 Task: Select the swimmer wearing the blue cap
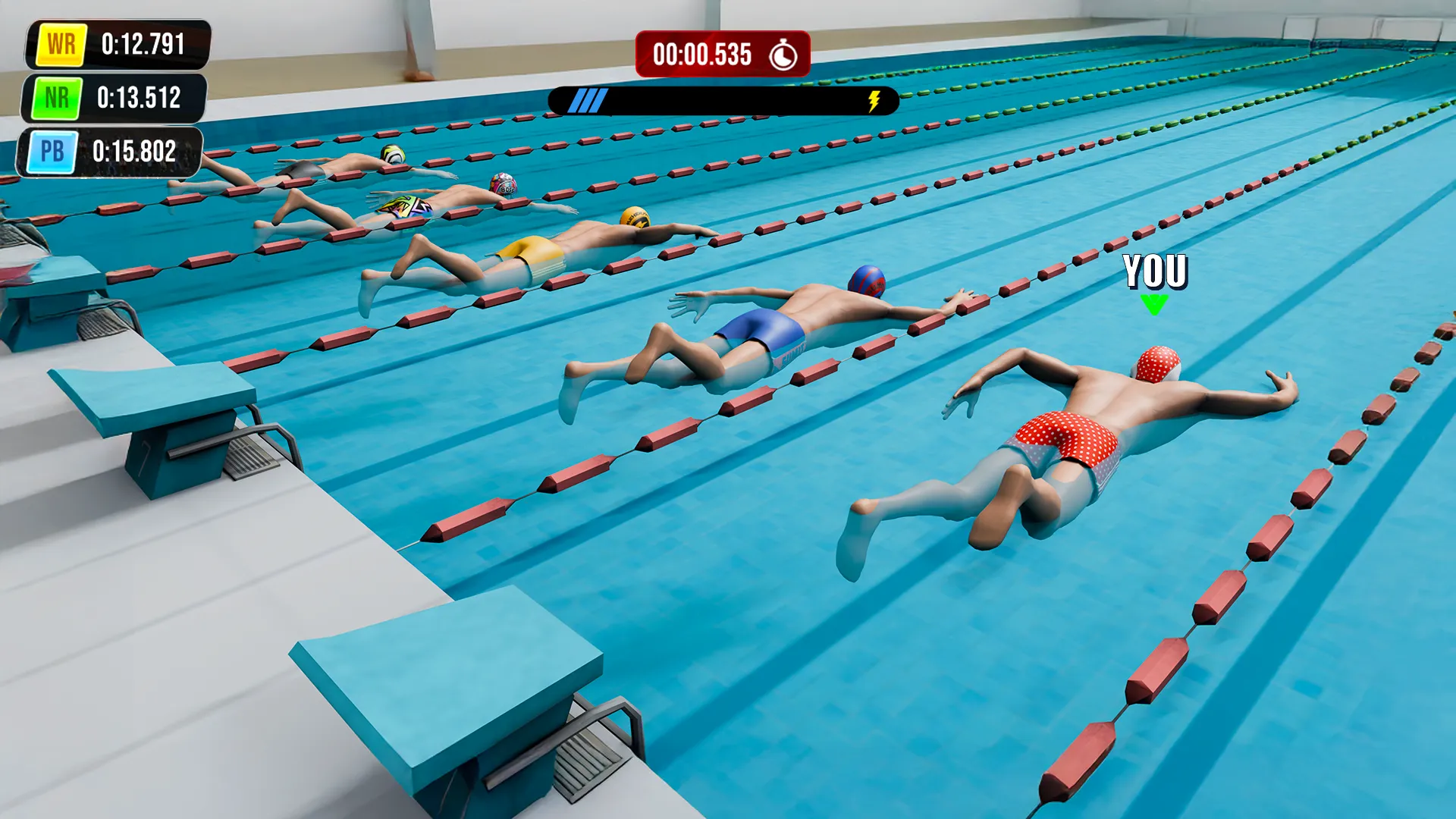point(796,318)
